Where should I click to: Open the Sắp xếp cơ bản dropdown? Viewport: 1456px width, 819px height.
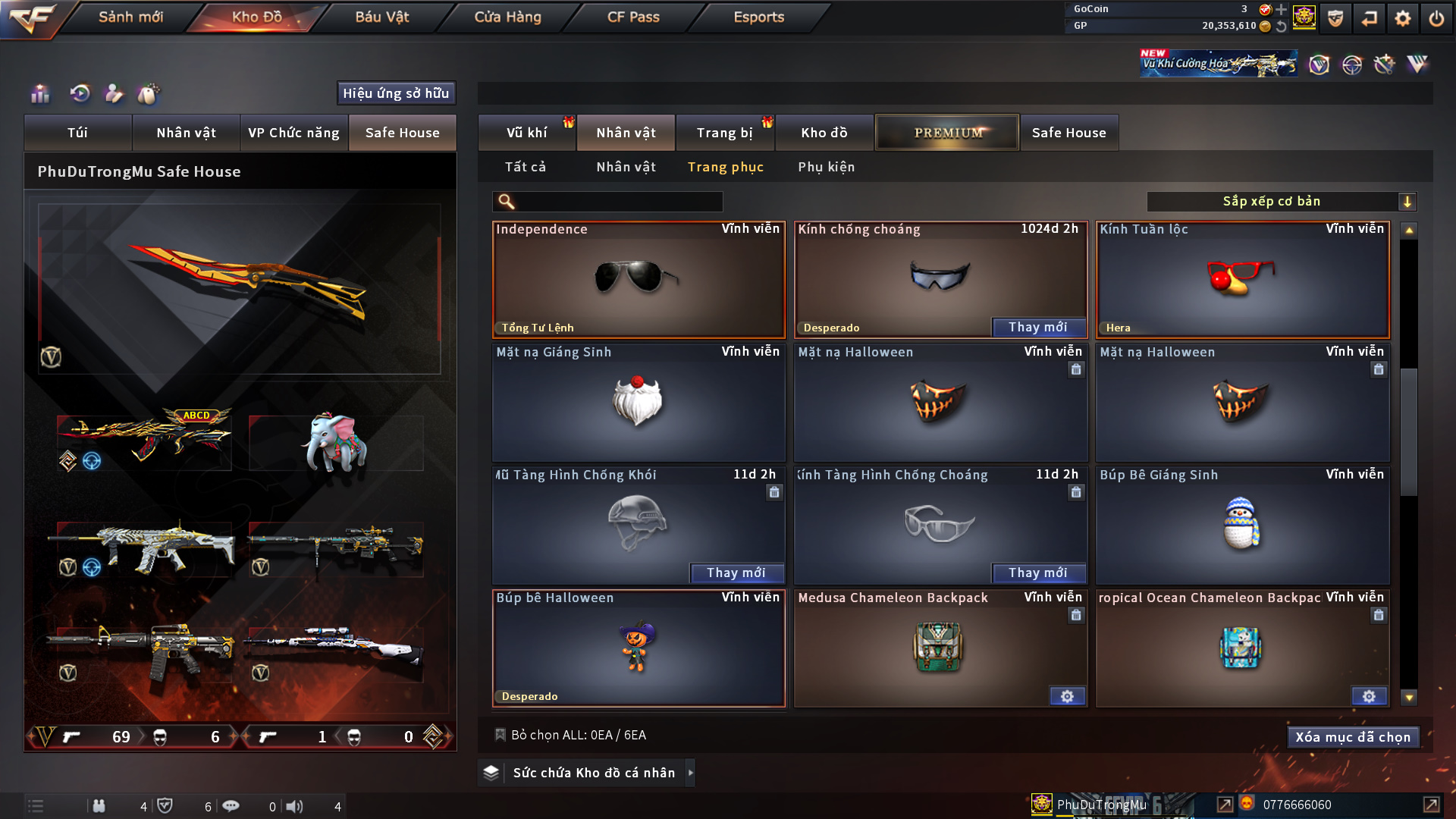1281,202
